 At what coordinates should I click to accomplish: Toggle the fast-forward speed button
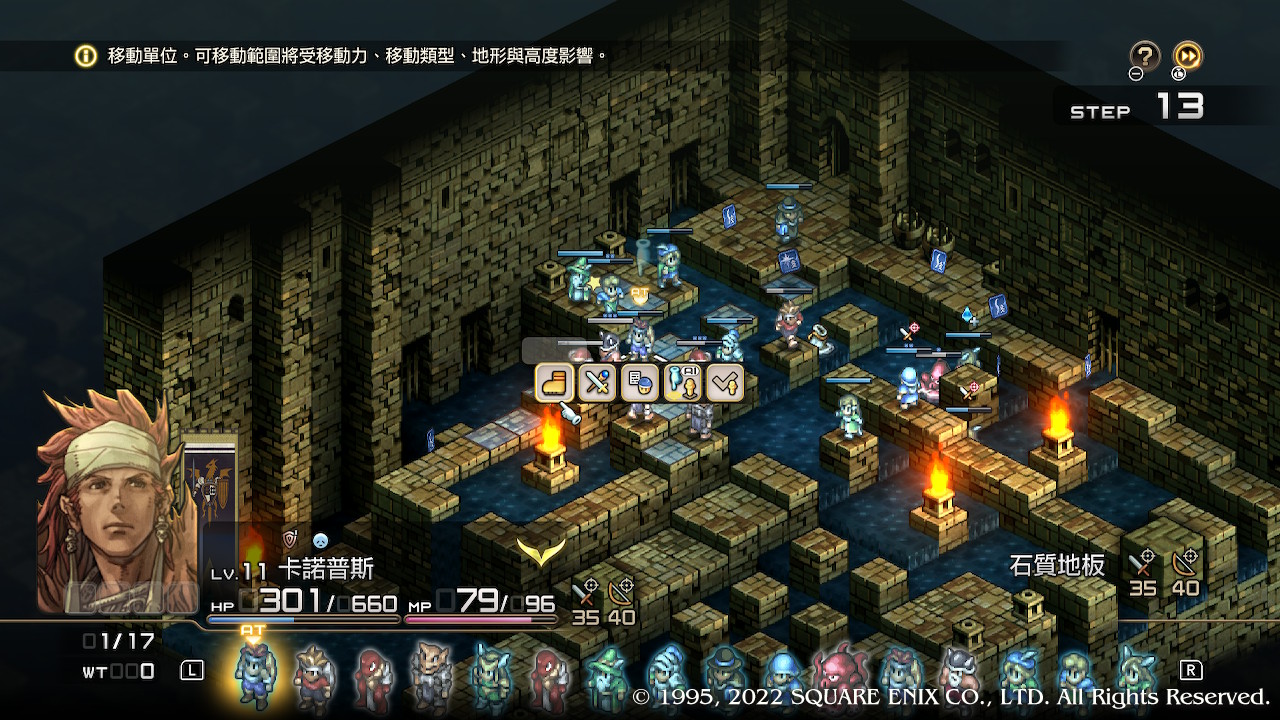coord(1187,55)
